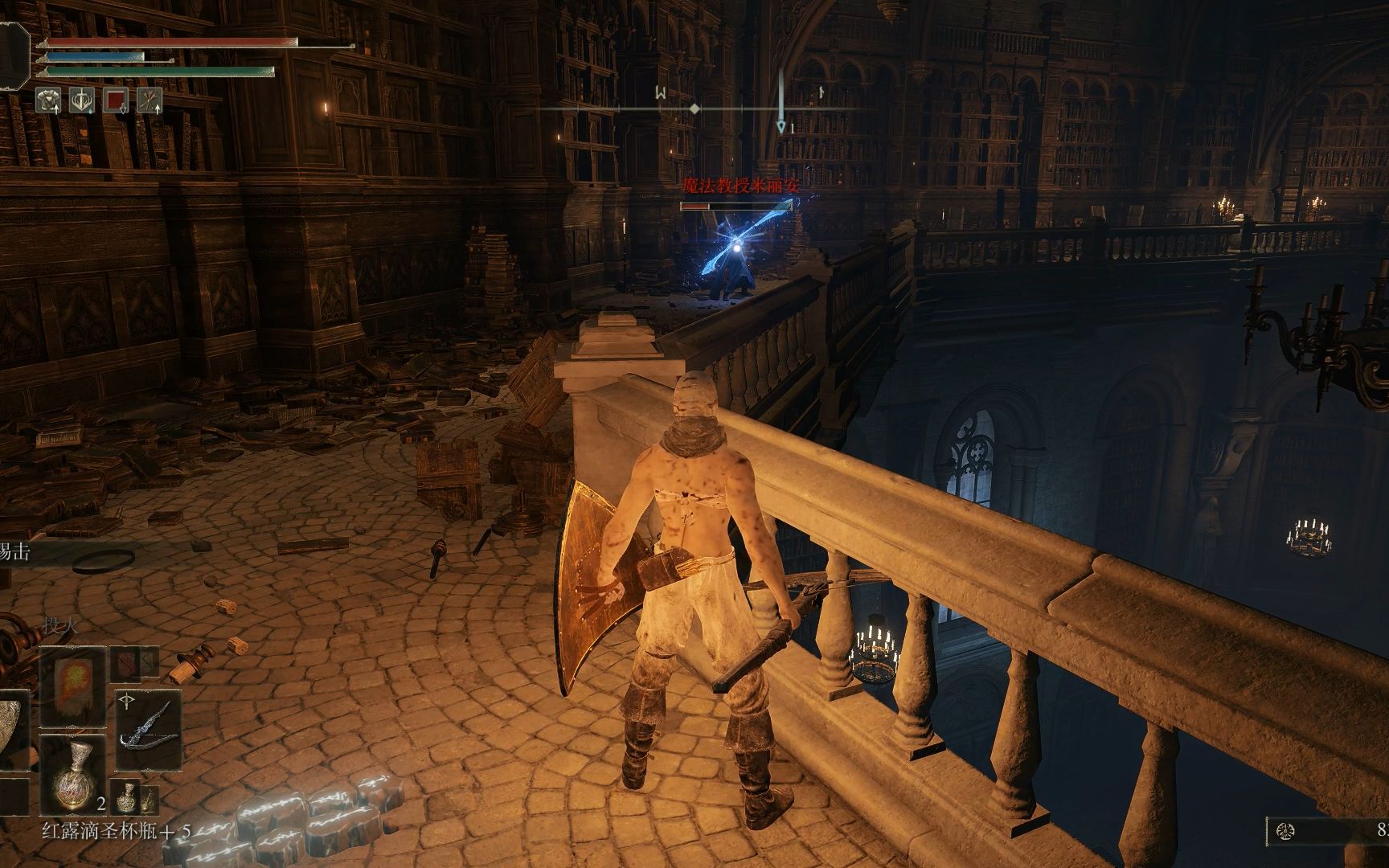
Task: Click the sword and wings status icon
Action: [x=82, y=100]
